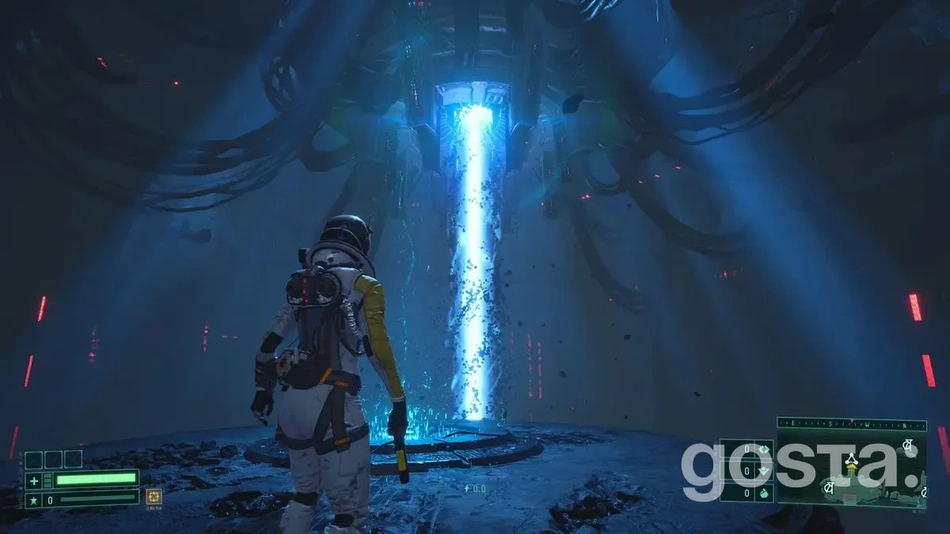Click the diamond arrows resource icon
The height and width of the screenshot is (534, 950).
pyautogui.click(x=763, y=450)
